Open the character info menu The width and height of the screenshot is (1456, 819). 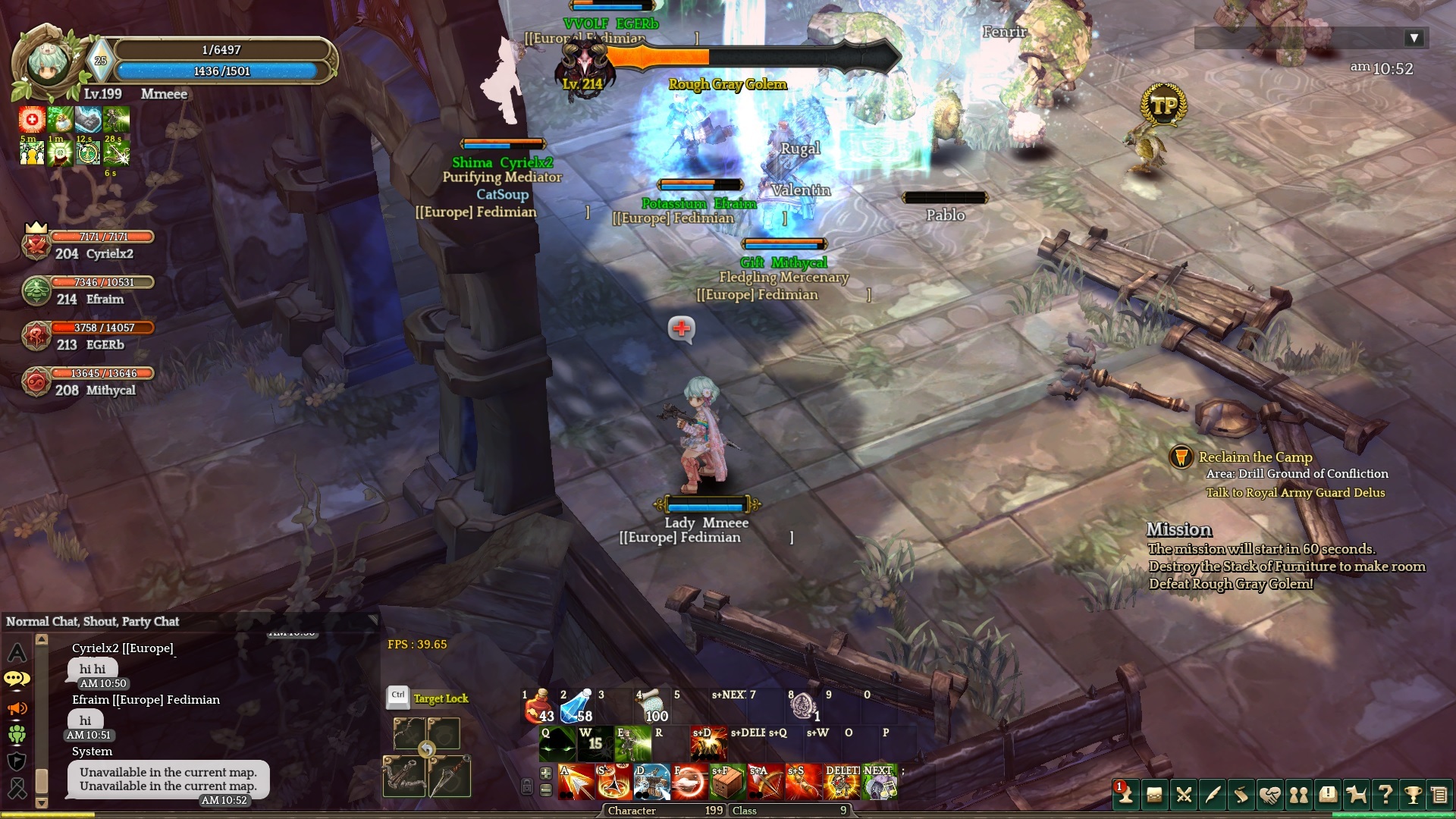click(x=1125, y=795)
